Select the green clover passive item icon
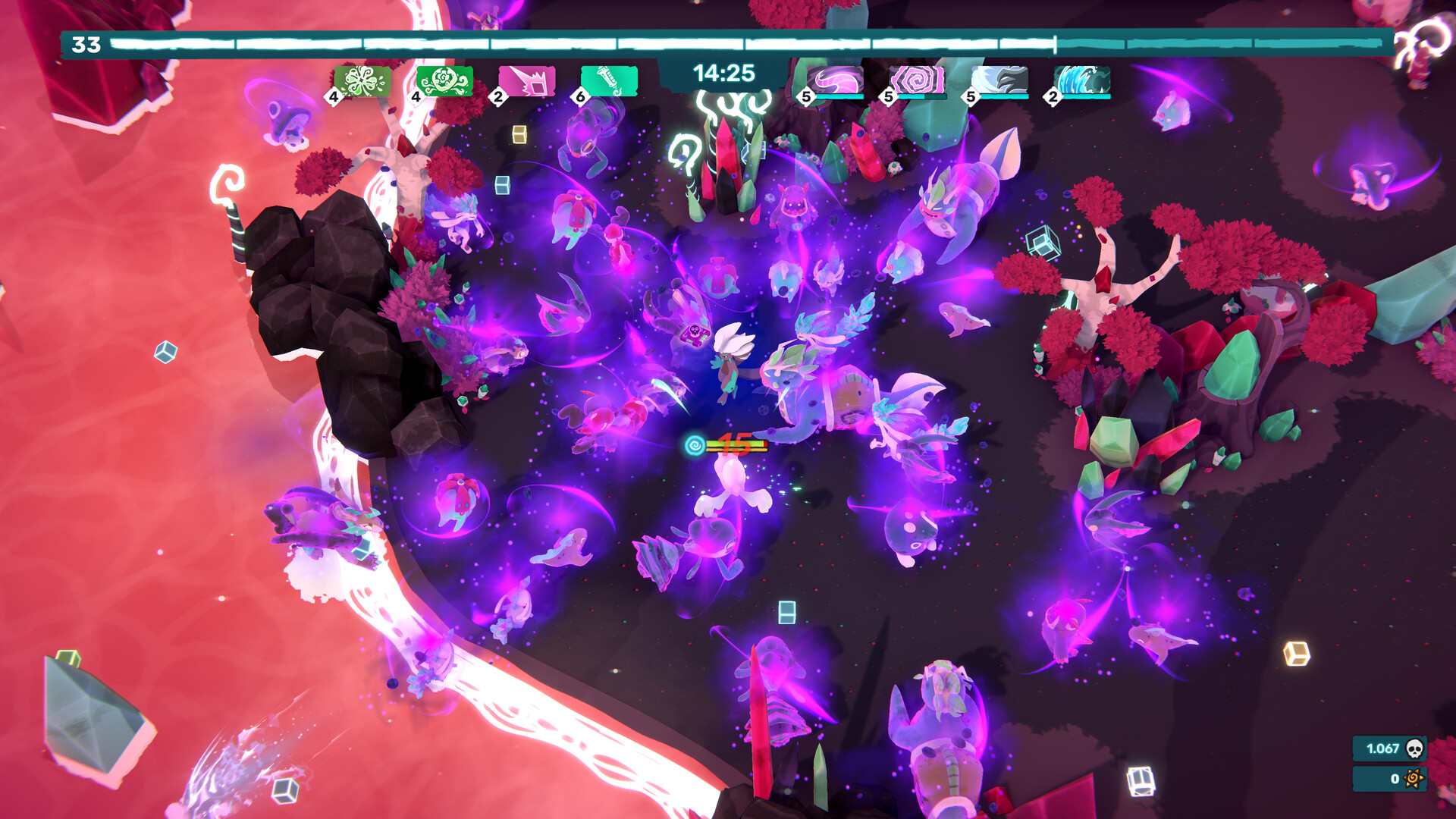The width and height of the screenshot is (1456, 819). click(364, 80)
